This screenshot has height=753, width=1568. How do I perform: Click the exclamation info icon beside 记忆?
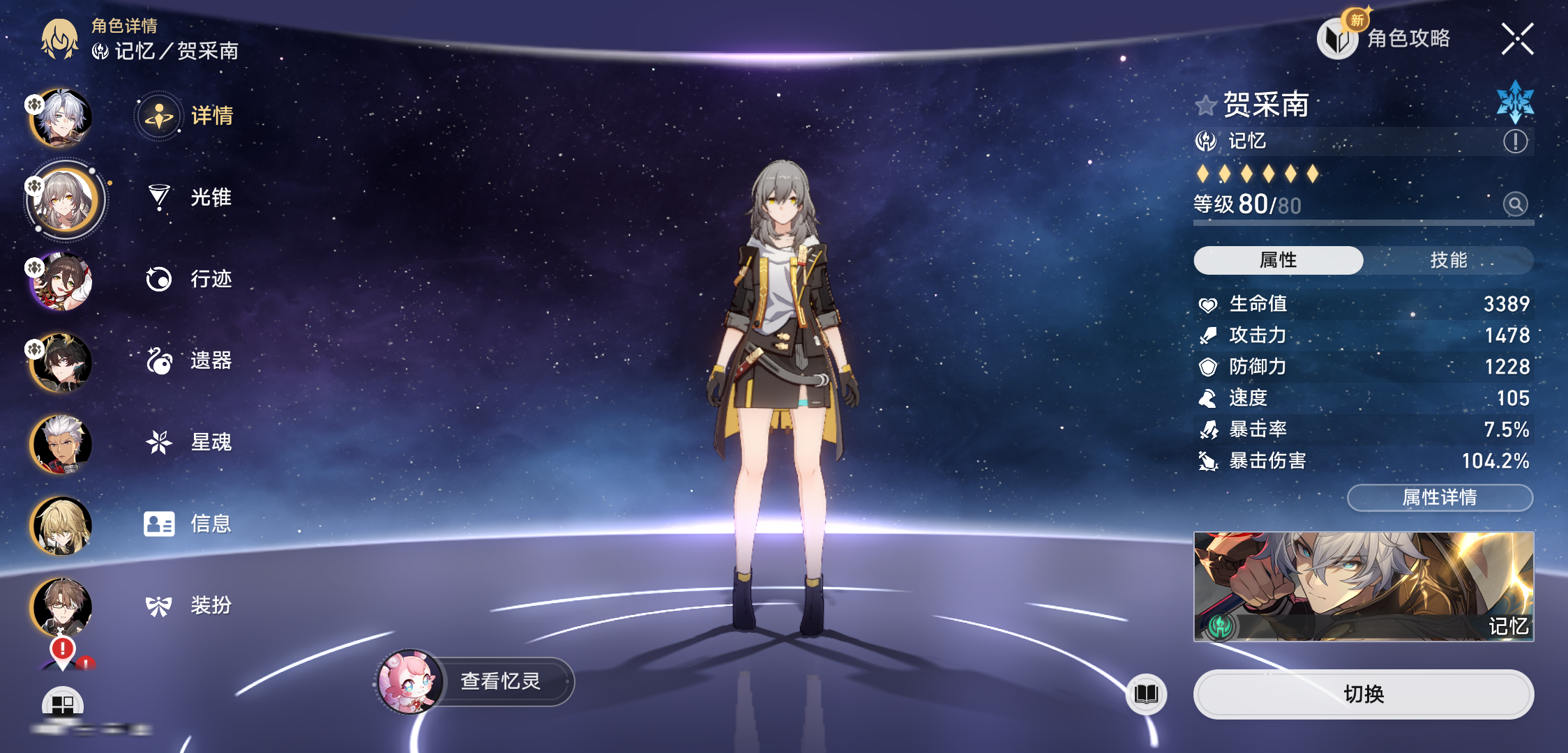point(1515,142)
